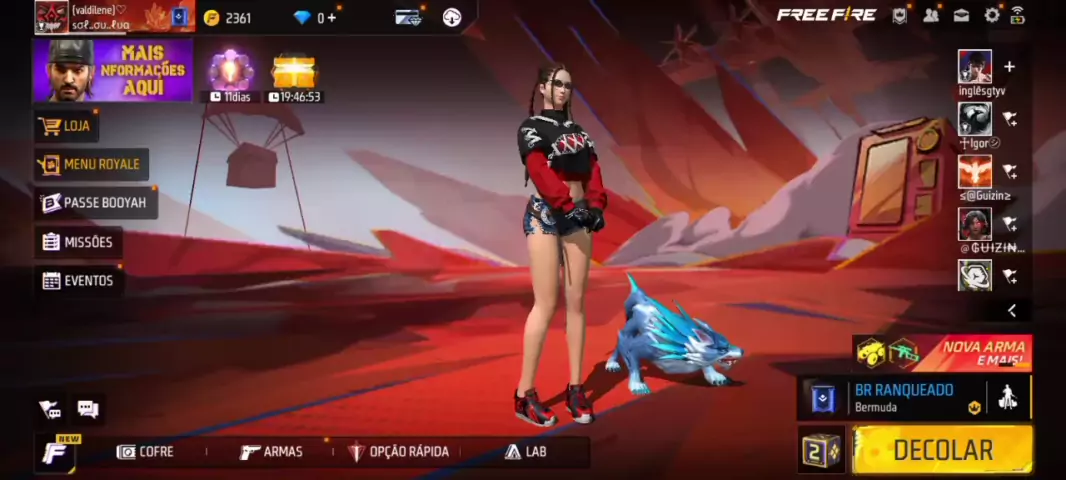
Task: Open the LOJA shop menu
Action: (x=67, y=126)
